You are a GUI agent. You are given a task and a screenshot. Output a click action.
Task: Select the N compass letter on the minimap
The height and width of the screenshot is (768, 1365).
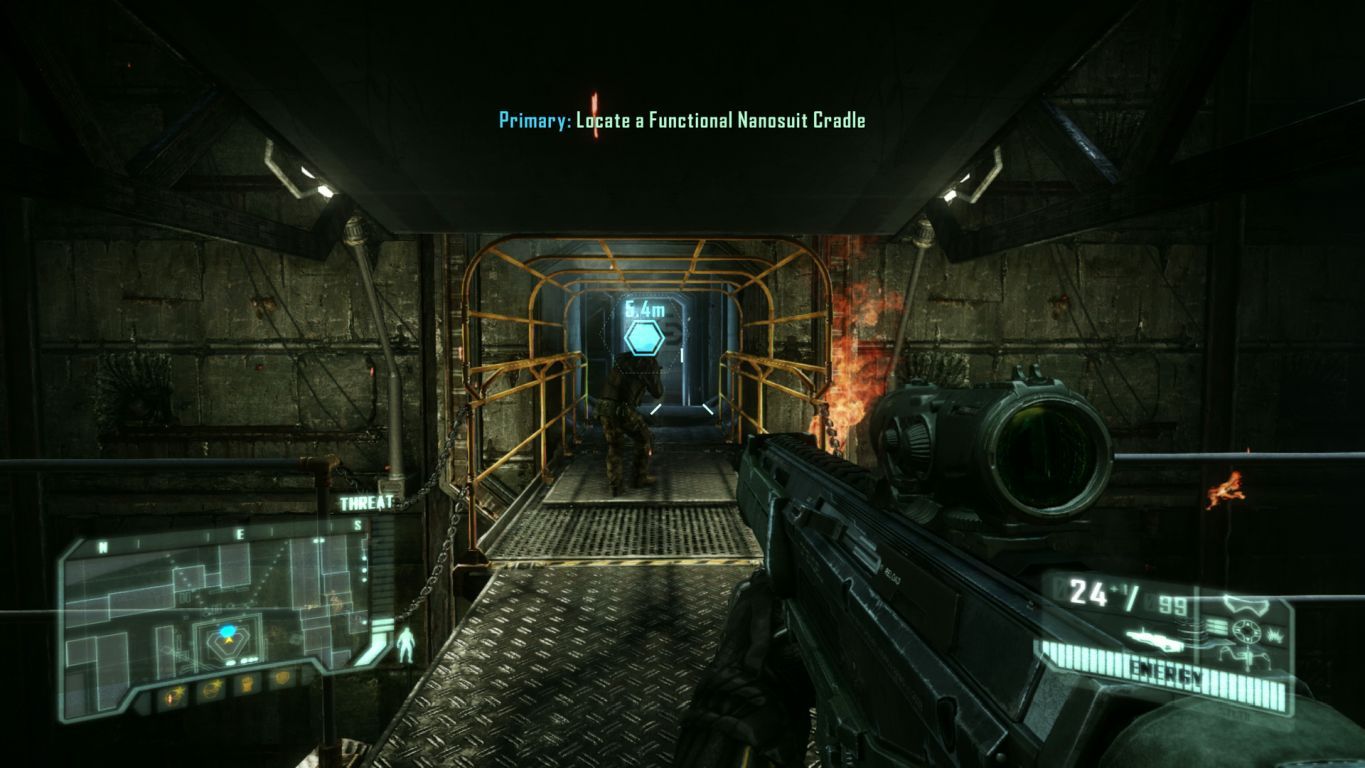(x=102, y=546)
